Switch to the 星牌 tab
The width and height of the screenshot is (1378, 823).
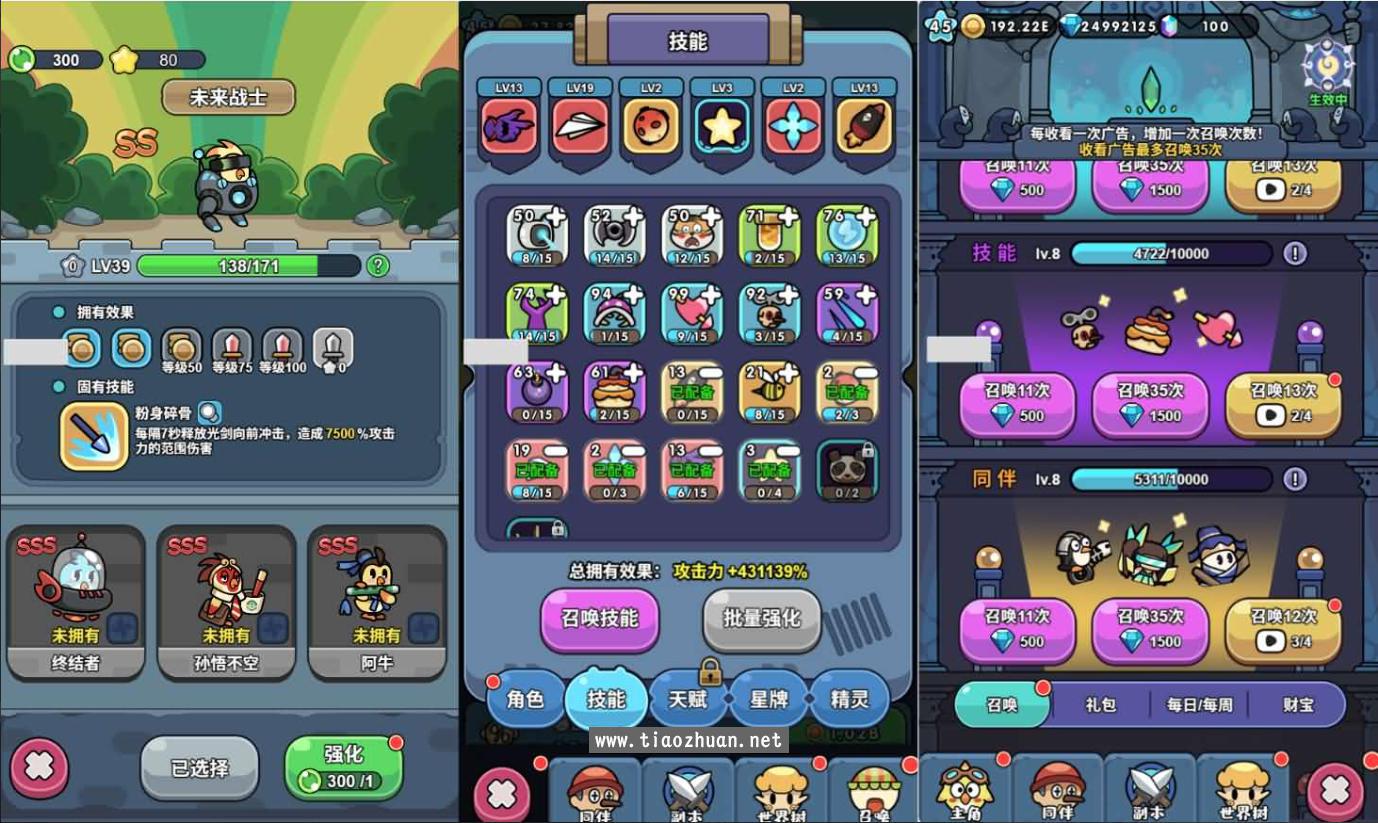[x=768, y=699]
